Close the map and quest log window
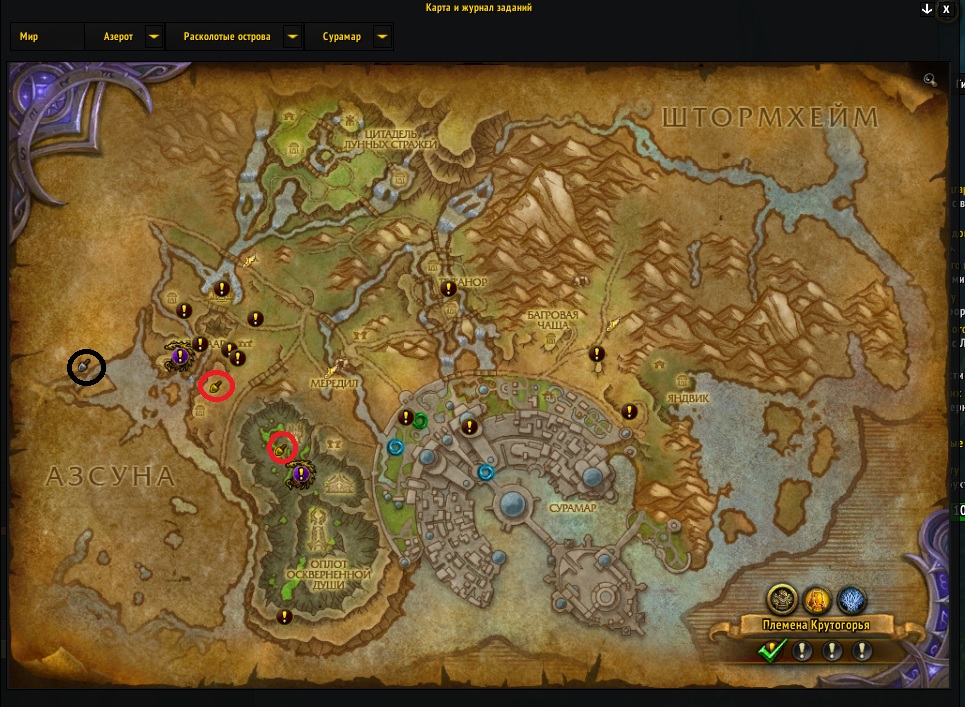The width and height of the screenshot is (965, 707). (x=946, y=8)
